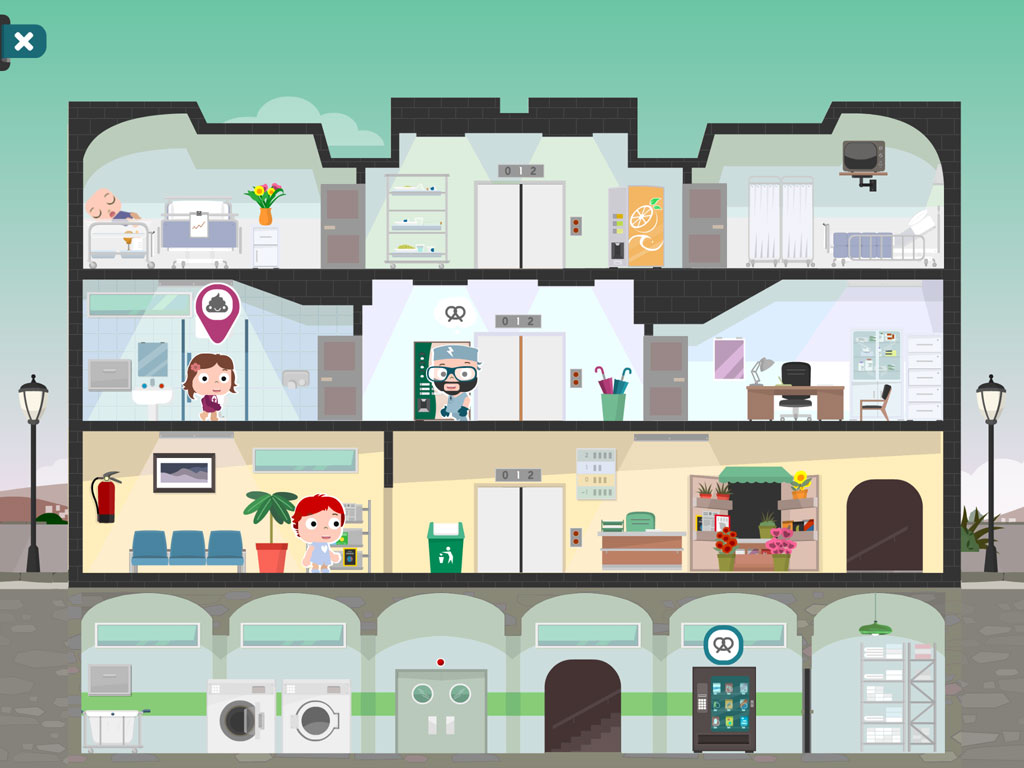Select the purple poop location pin

217,309
